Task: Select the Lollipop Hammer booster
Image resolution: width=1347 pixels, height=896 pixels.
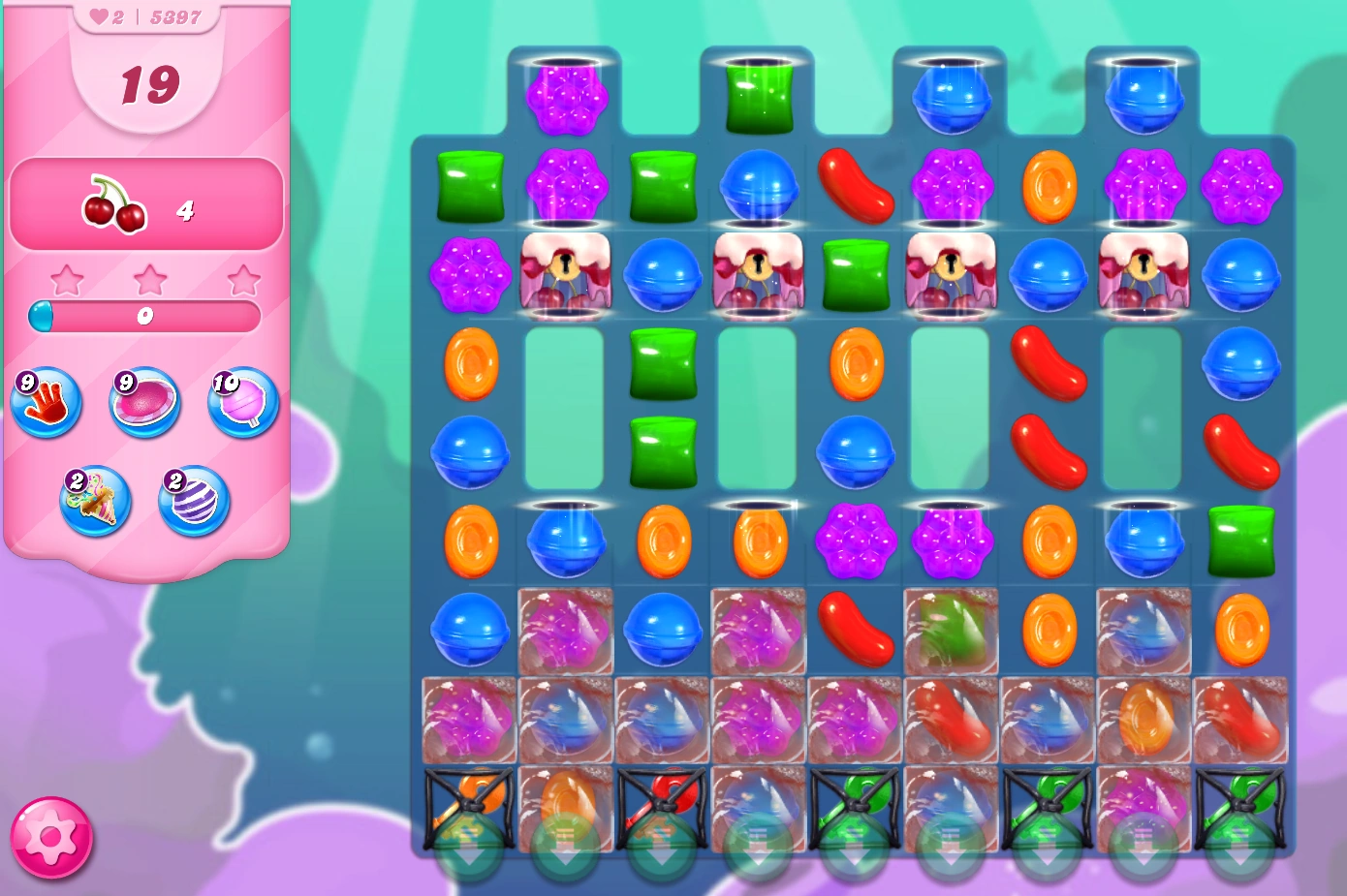Action: 242,403
